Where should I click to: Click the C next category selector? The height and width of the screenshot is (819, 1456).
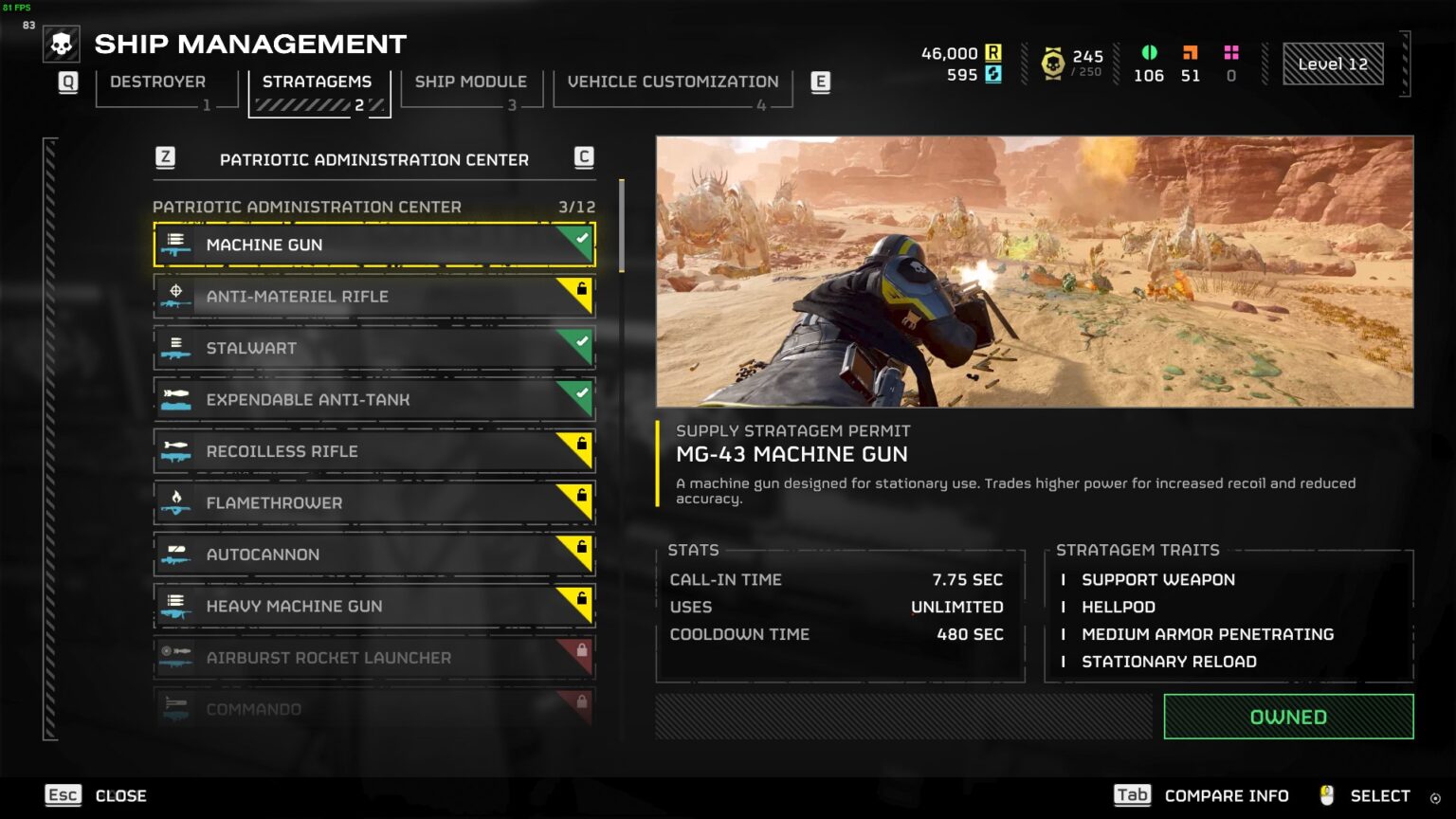coord(584,158)
